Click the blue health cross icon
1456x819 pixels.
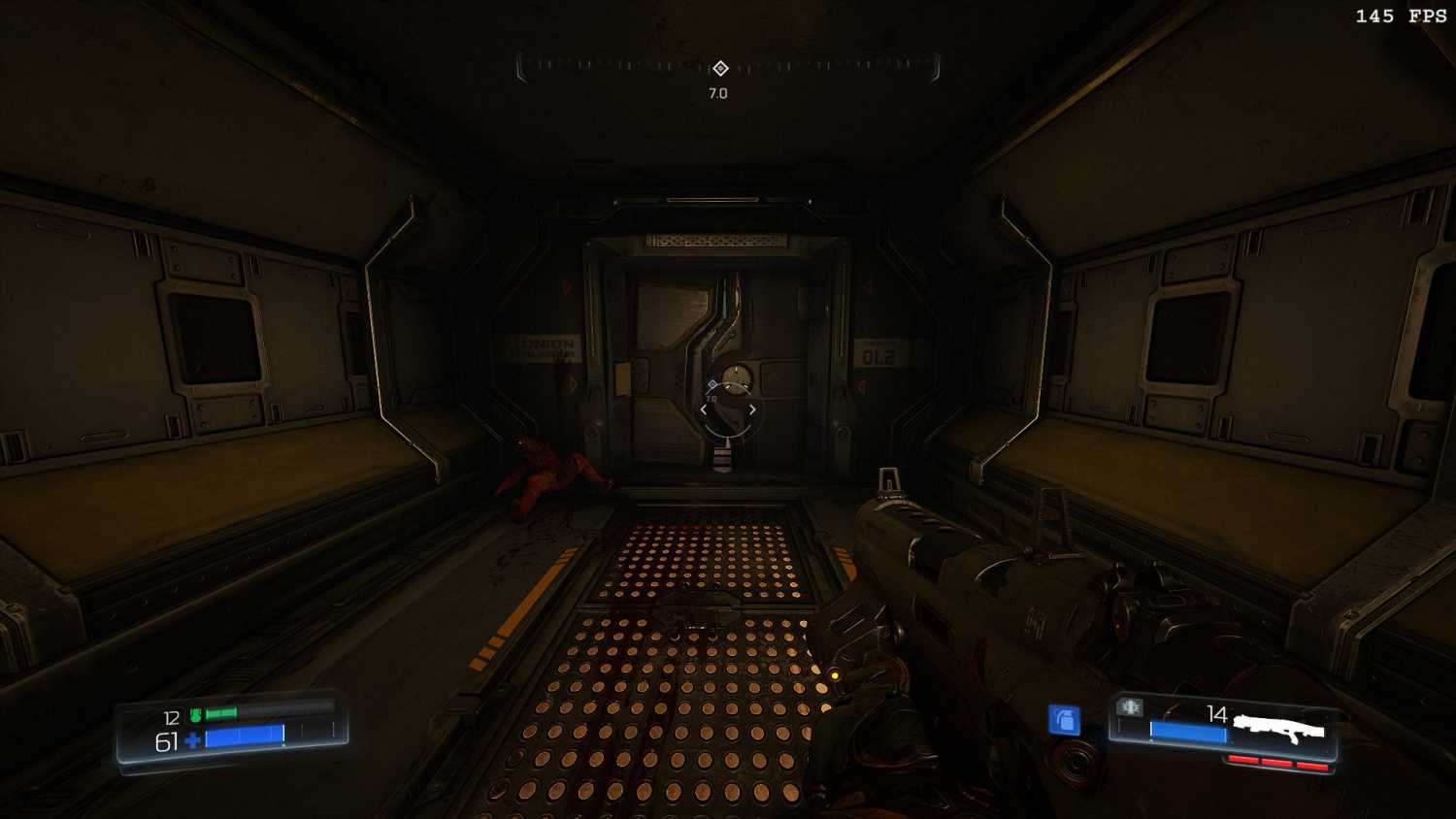tap(192, 741)
